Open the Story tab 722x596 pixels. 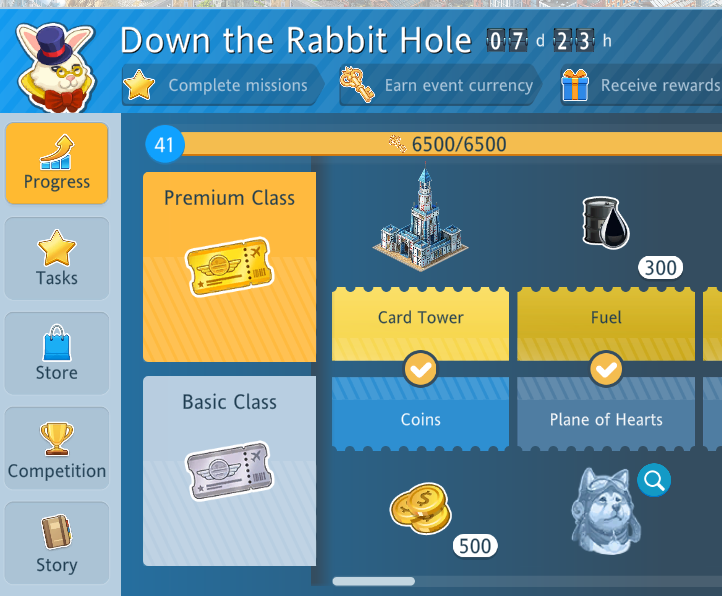click(57, 543)
